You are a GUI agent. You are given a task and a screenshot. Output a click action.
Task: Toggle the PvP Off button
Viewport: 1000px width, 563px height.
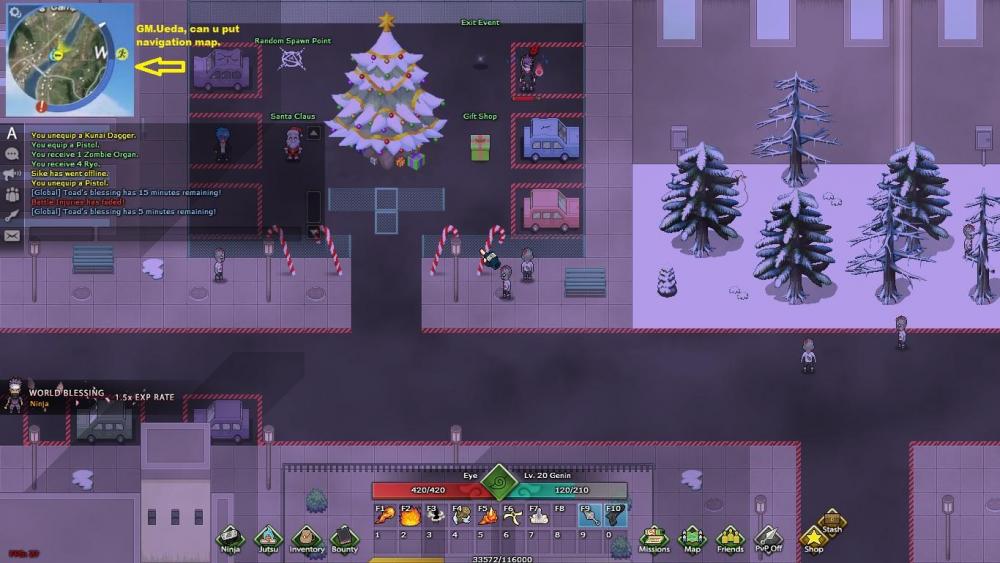click(768, 538)
